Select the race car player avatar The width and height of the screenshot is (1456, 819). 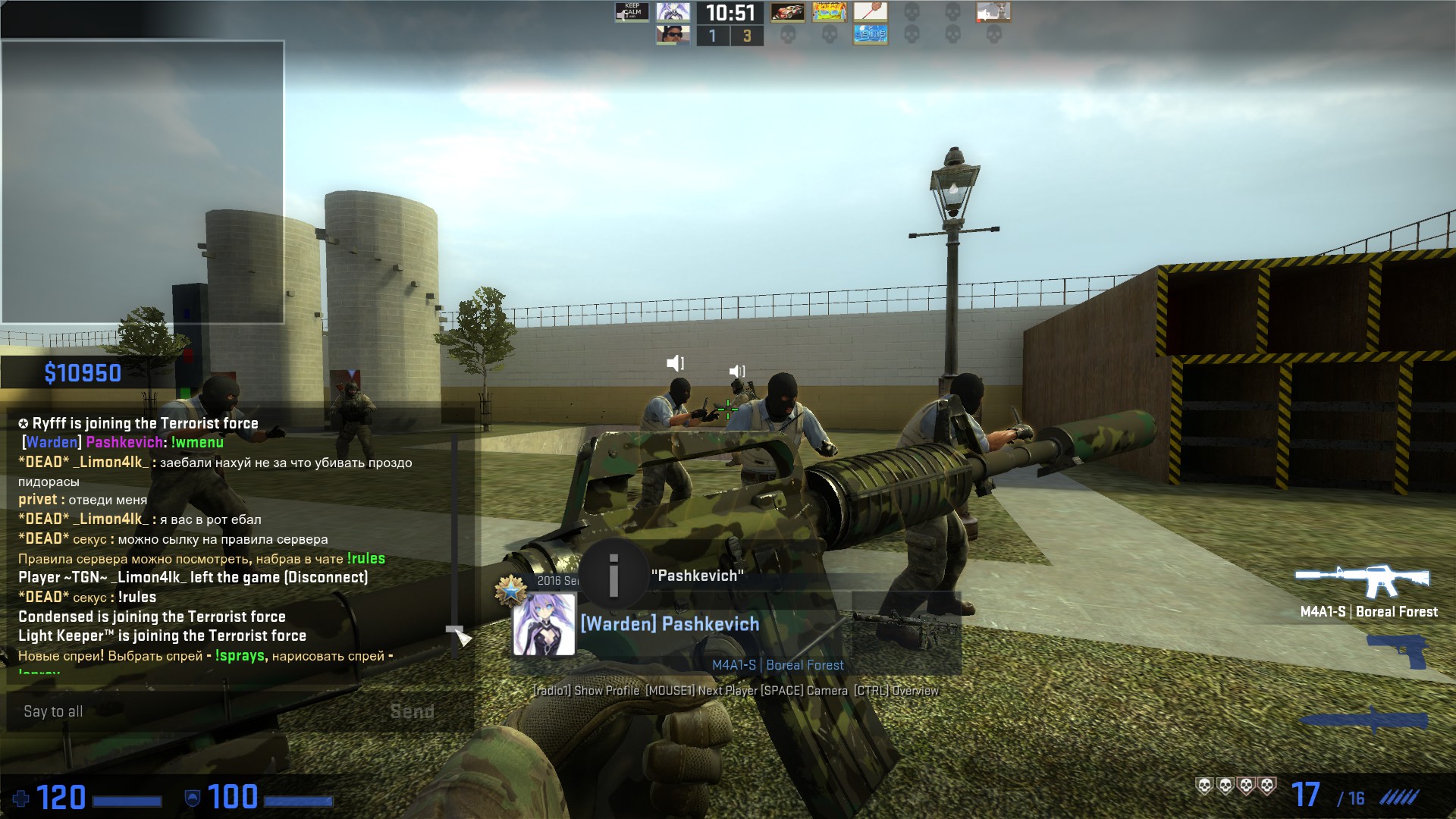click(787, 12)
